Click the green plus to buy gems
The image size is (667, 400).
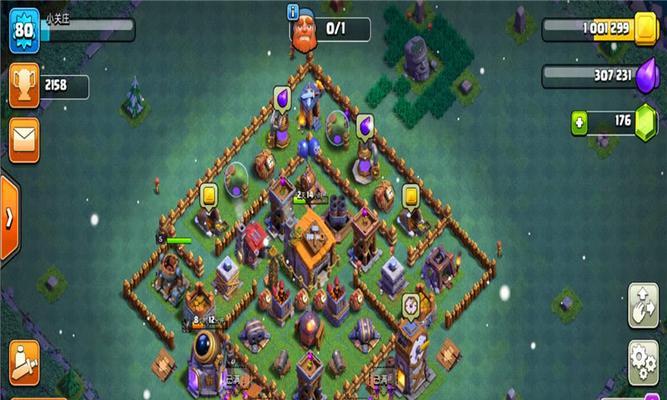pos(580,122)
